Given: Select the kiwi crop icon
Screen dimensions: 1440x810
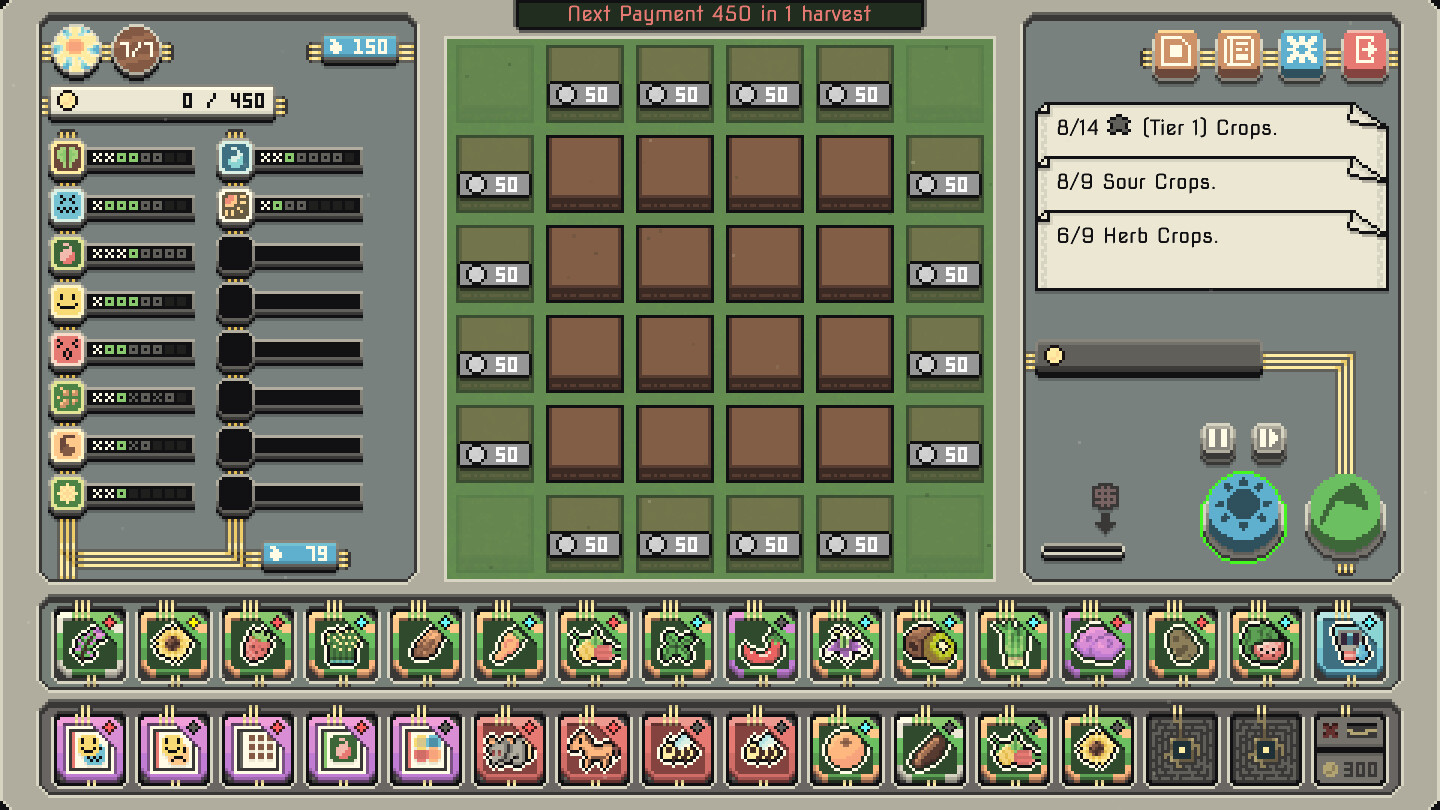Looking at the screenshot, I should [928, 645].
